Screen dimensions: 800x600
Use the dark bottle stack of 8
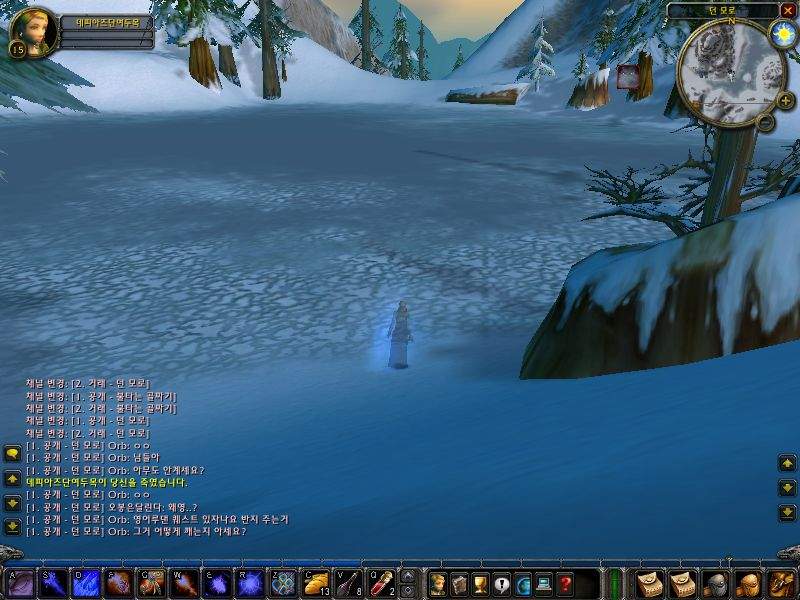coord(348,583)
